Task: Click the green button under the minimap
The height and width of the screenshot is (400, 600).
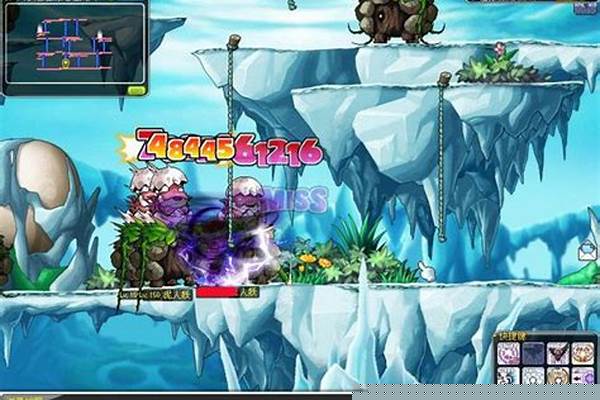Action: tap(136, 90)
